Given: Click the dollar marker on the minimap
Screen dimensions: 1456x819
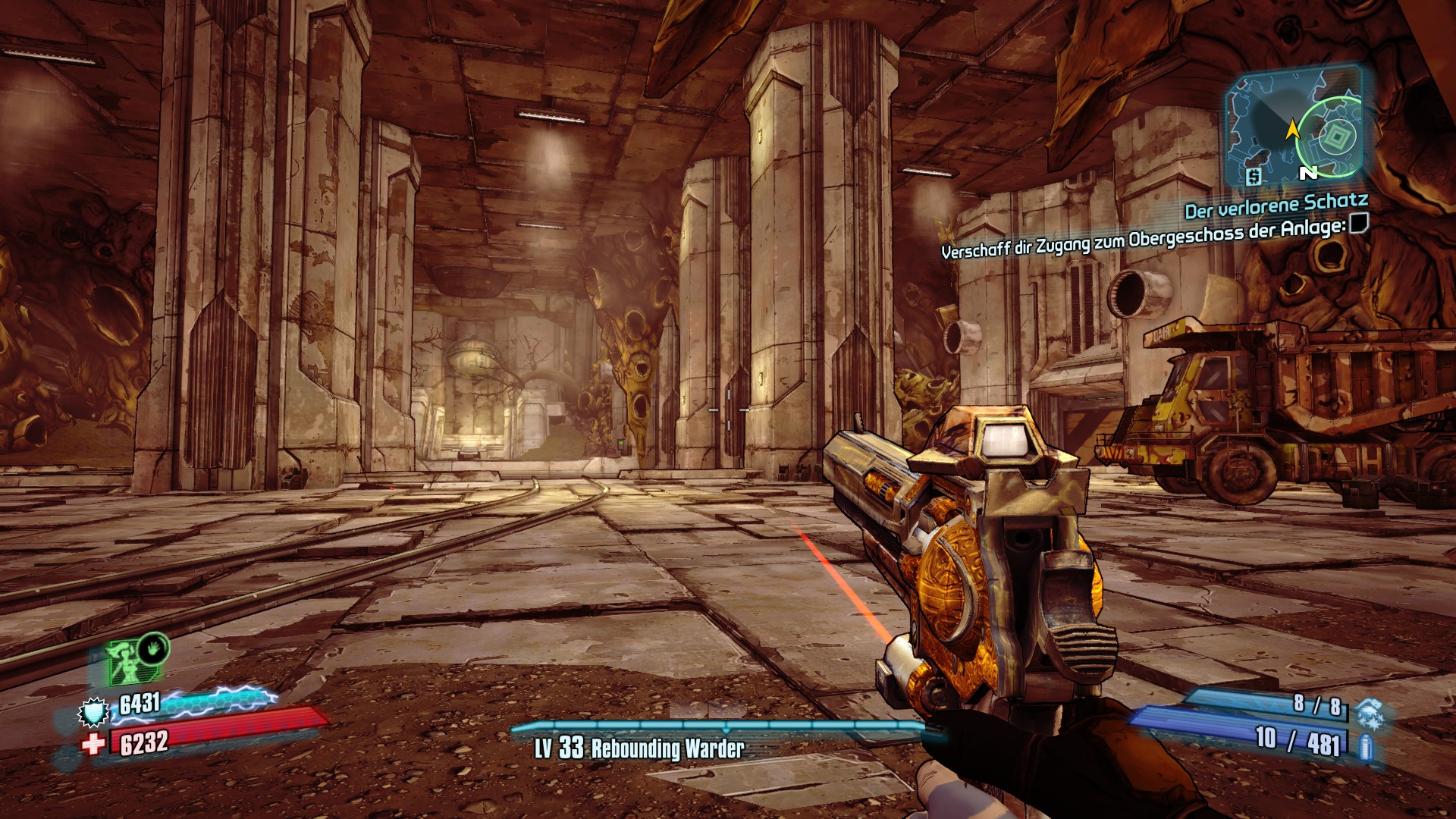Looking at the screenshot, I should point(1254,177).
